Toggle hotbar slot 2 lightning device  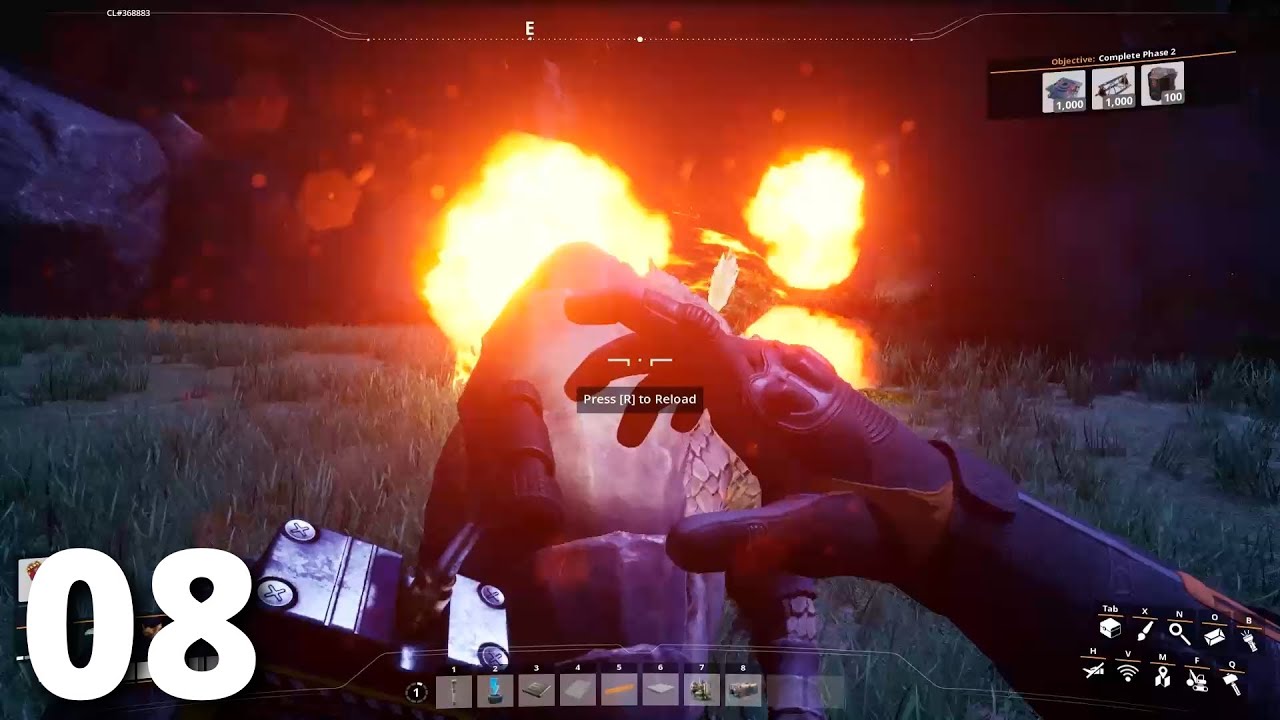tap(493, 690)
